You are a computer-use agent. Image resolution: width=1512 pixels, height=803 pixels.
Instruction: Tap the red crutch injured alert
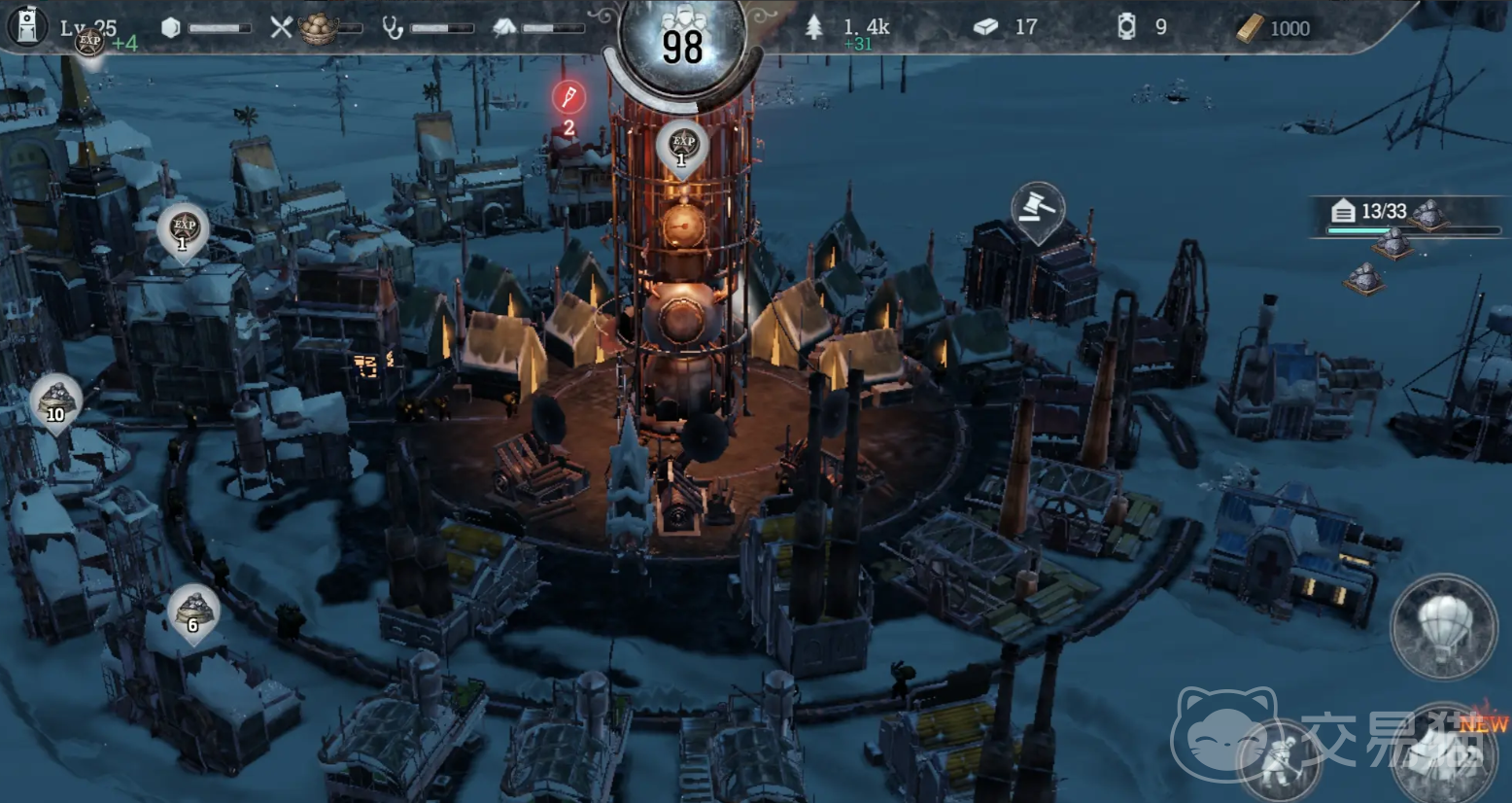point(568,97)
